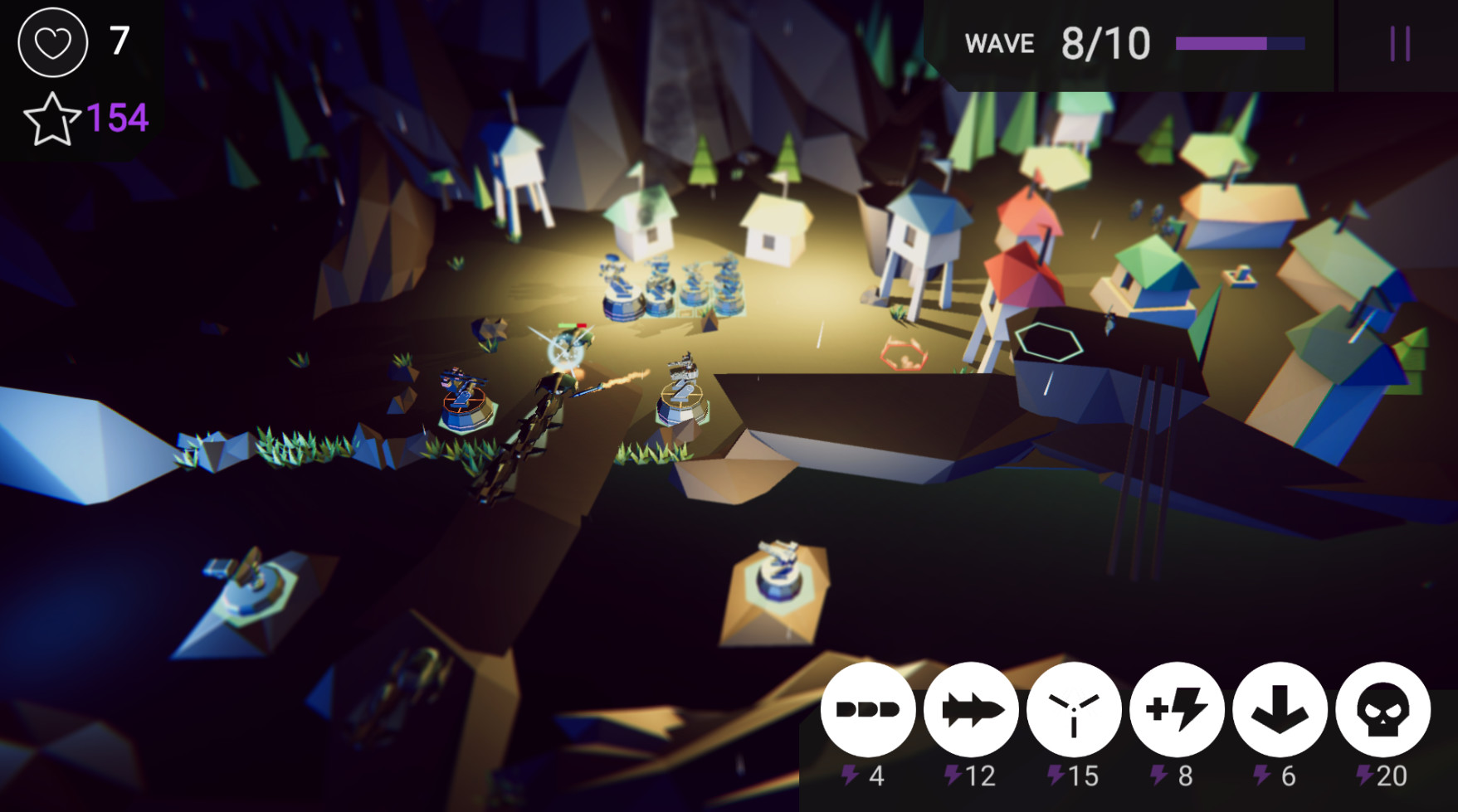
Task: Select the missile tower costing 12 energy
Action: (x=971, y=710)
